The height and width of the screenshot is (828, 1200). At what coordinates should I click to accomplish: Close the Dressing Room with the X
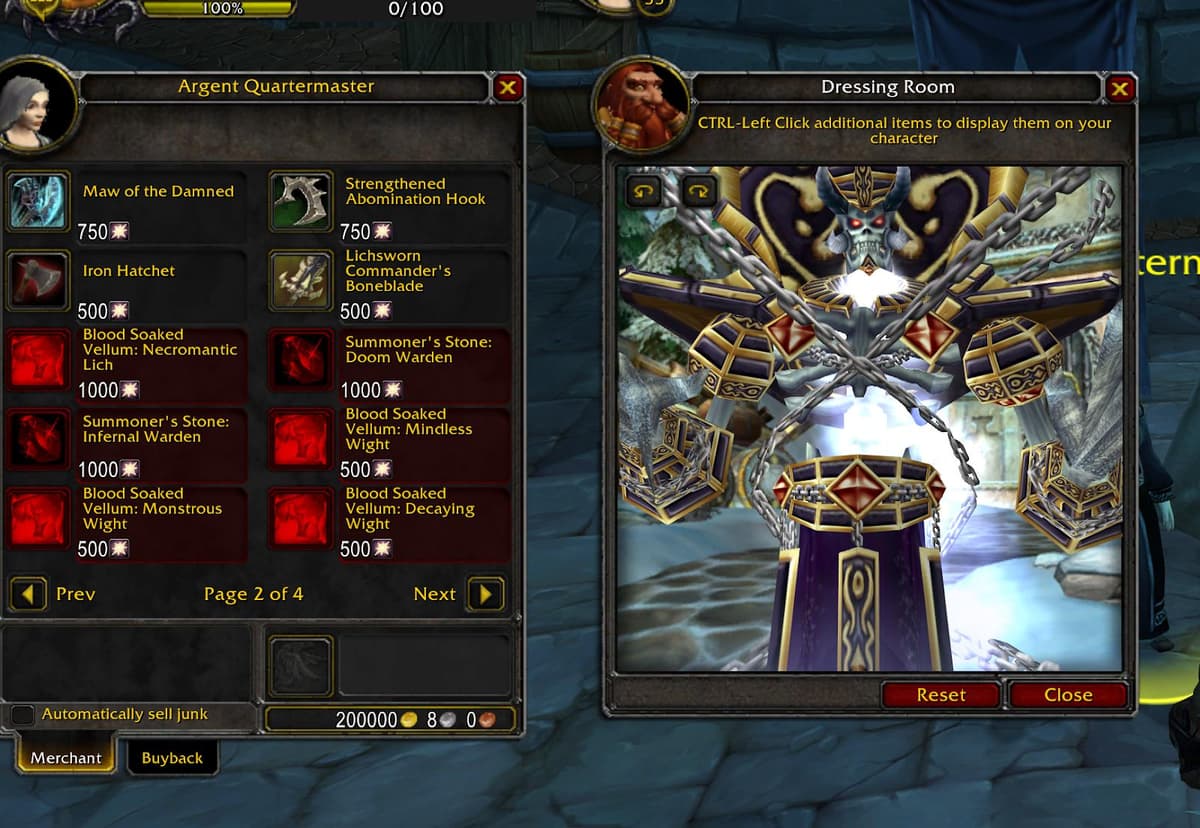[1119, 89]
